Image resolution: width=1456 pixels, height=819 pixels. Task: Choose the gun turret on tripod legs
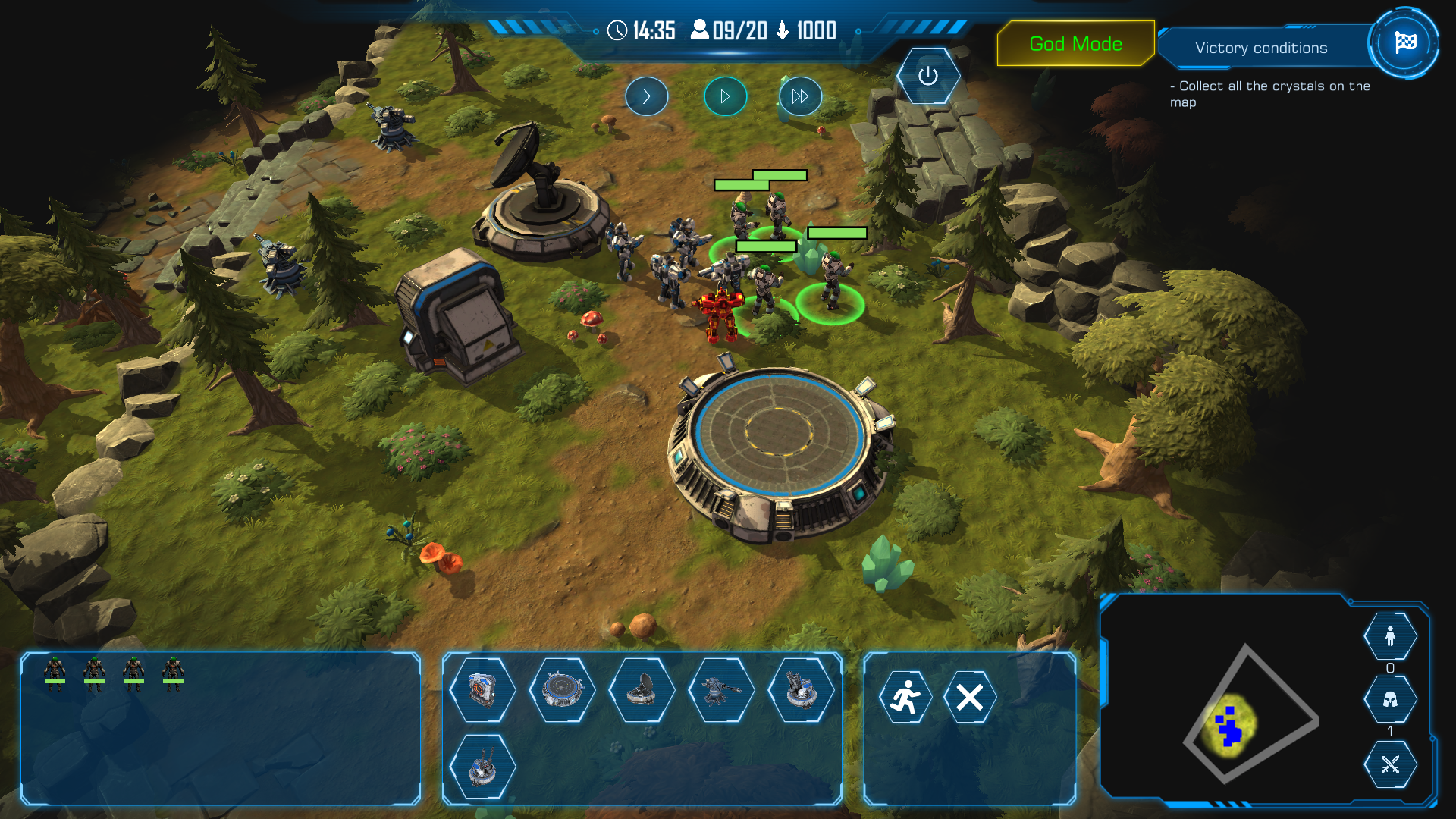[x=721, y=690]
